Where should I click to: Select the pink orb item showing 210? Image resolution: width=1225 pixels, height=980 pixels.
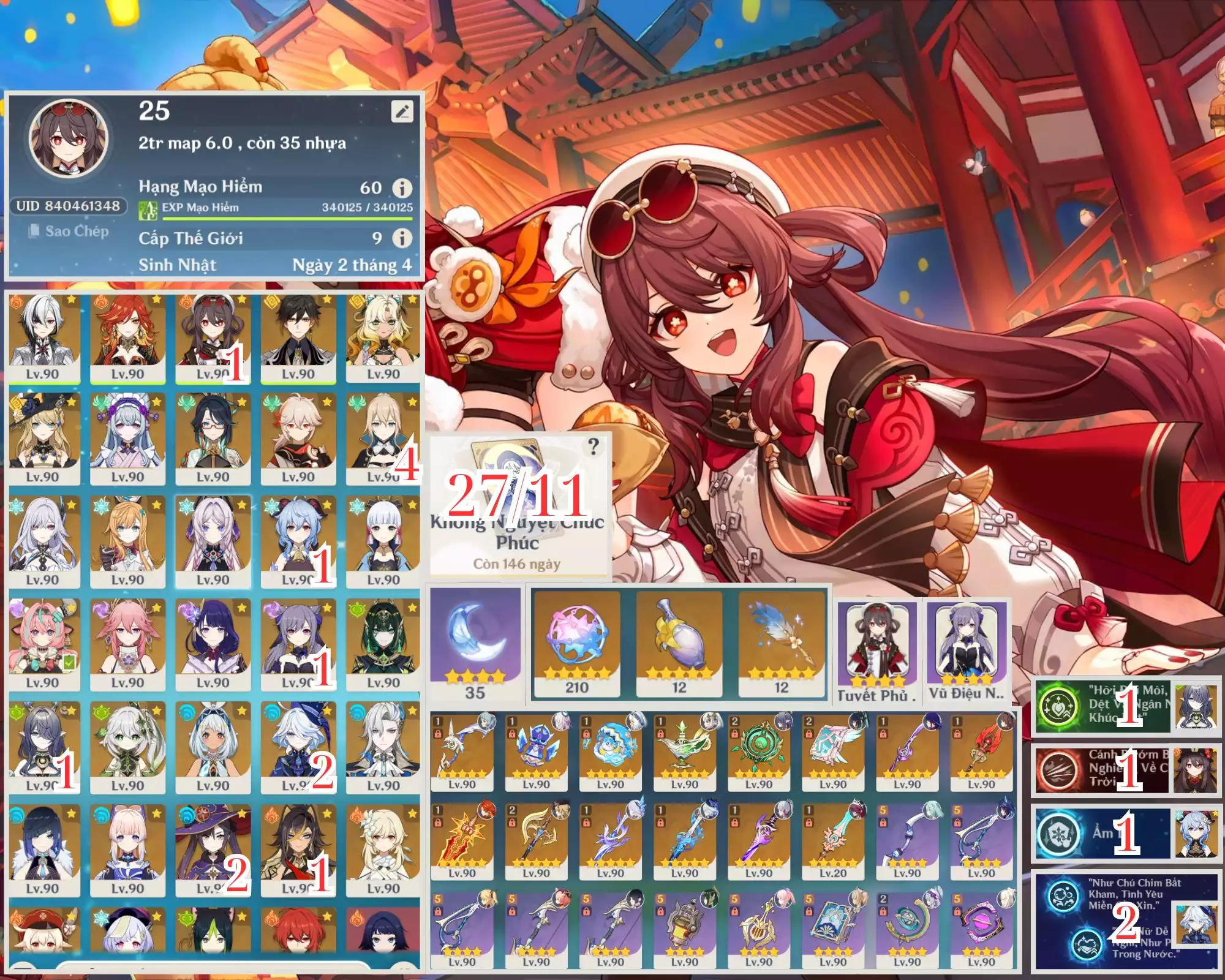click(x=576, y=643)
